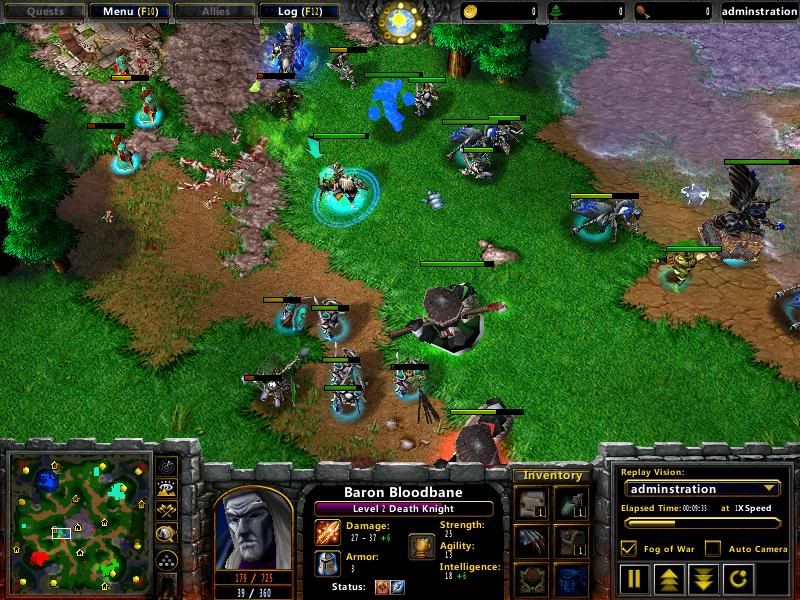Select the green potion inventory slot

[x=571, y=503]
